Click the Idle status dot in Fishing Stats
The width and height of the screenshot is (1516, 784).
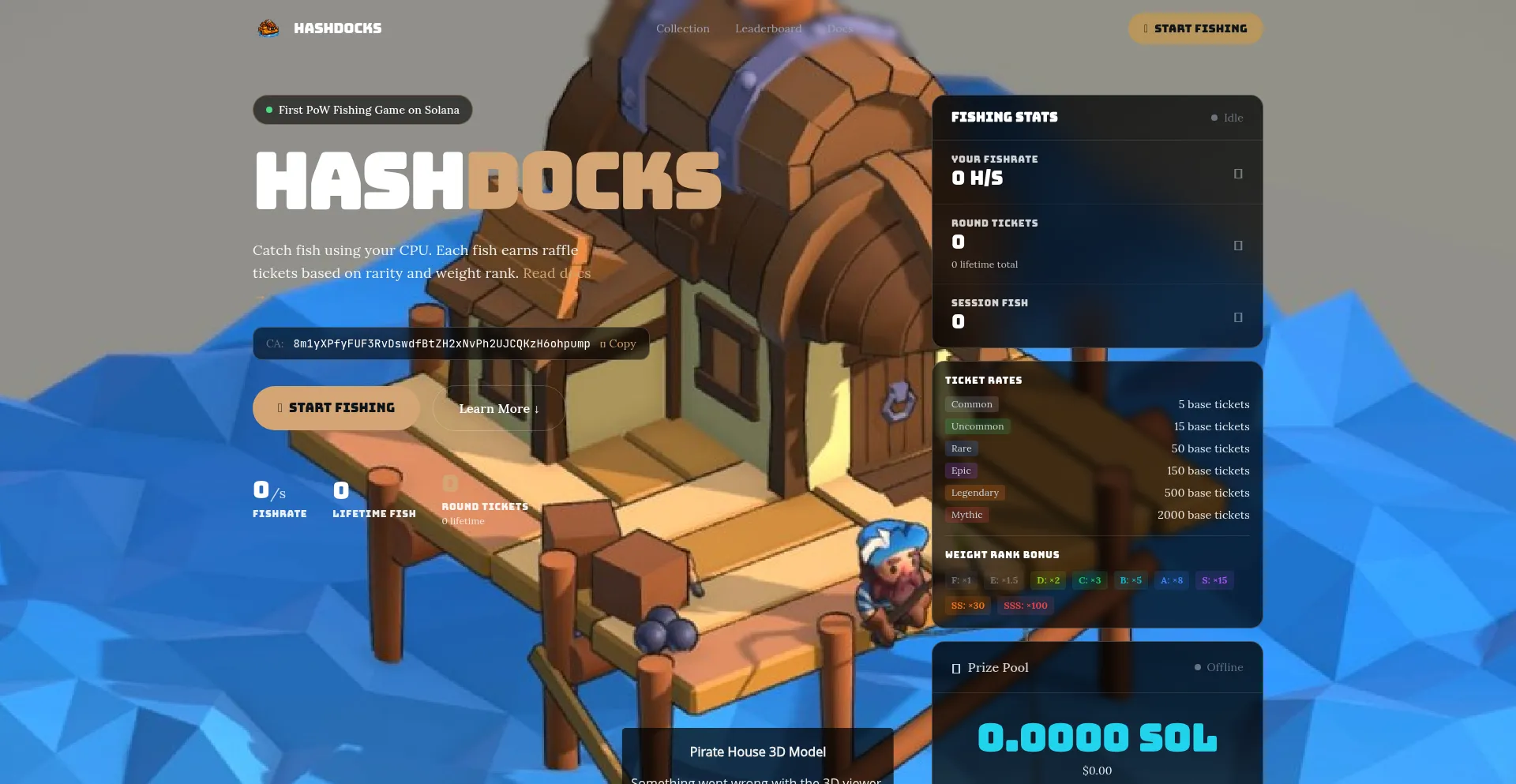click(x=1214, y=118)
